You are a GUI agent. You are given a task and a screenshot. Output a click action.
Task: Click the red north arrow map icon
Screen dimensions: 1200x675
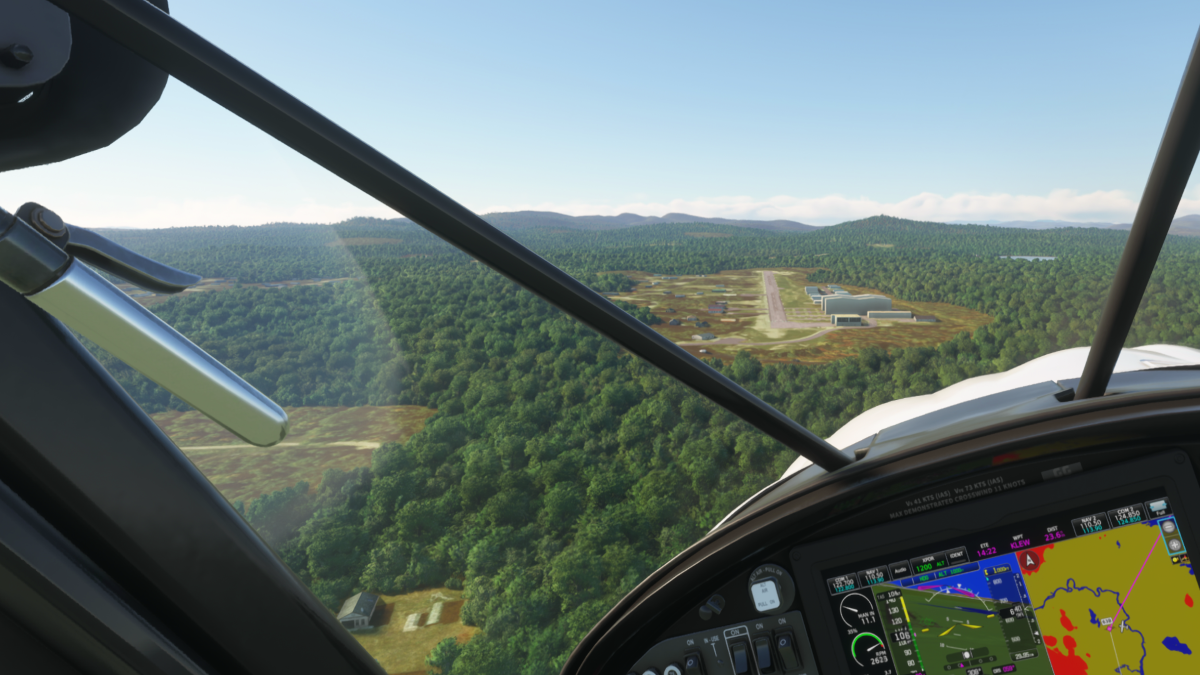(x=1030, y=560)
